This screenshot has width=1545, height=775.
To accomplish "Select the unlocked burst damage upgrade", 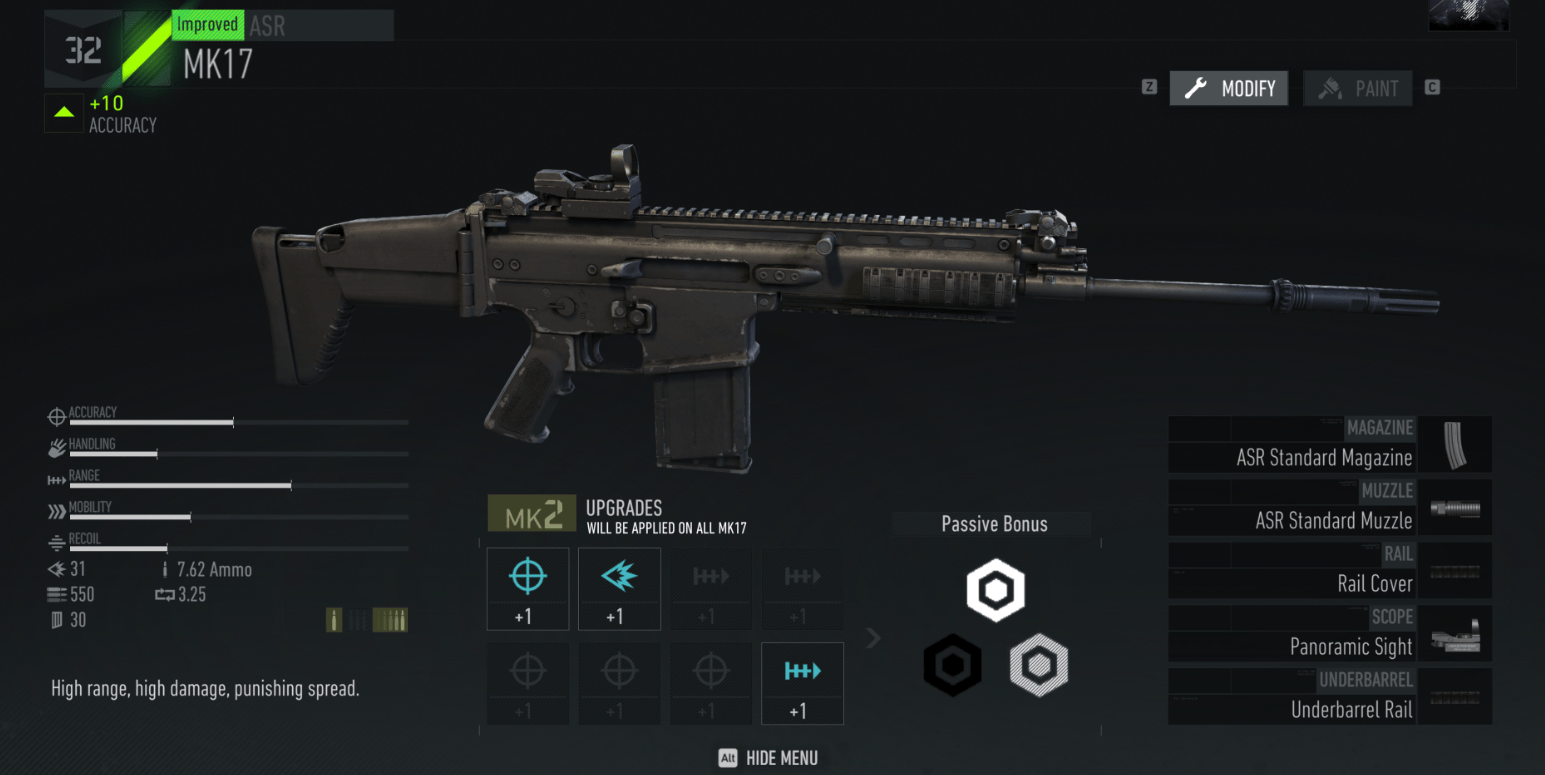I will (x=619, y=588).
